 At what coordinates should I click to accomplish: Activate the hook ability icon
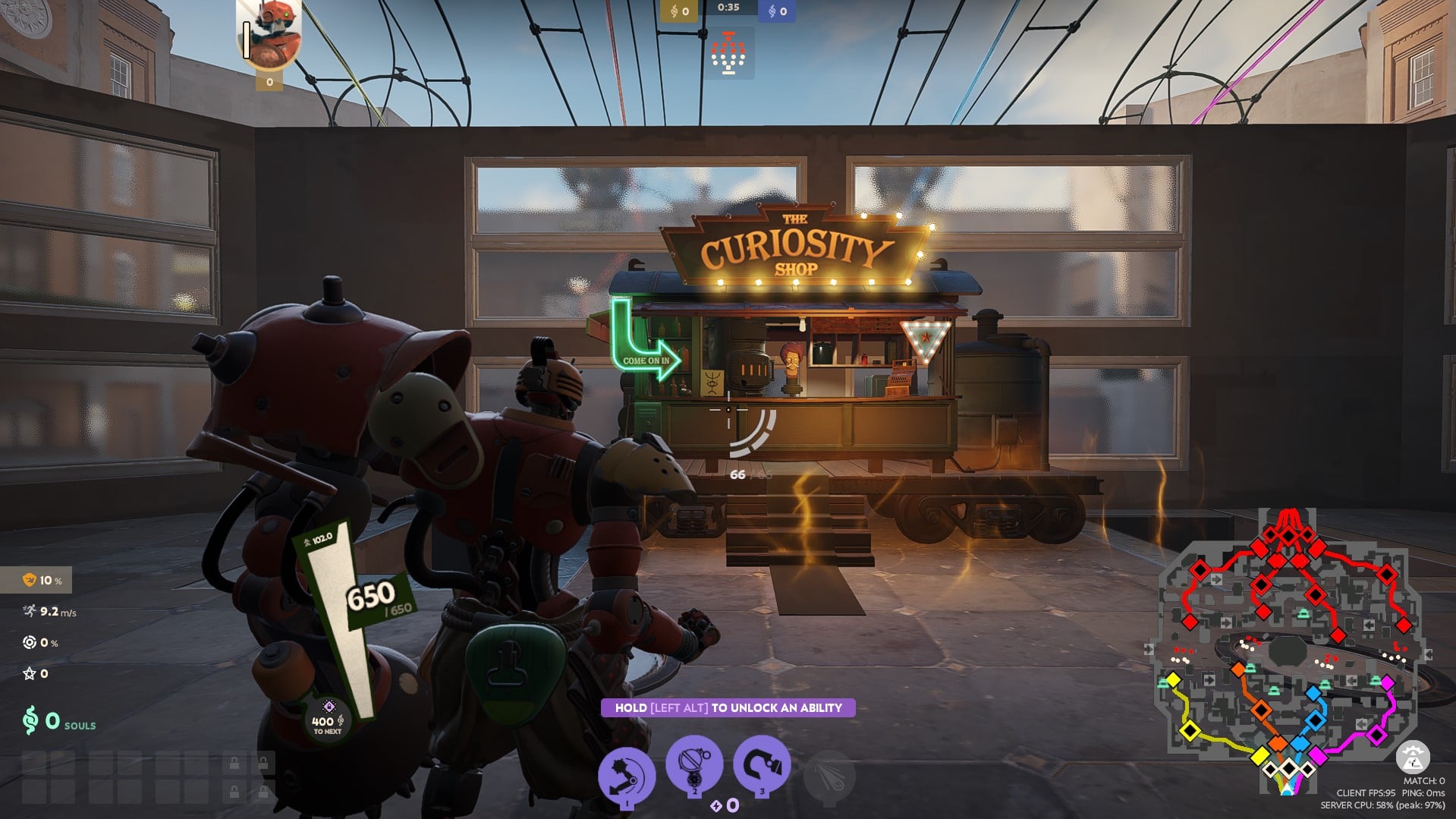pos(761,764)
